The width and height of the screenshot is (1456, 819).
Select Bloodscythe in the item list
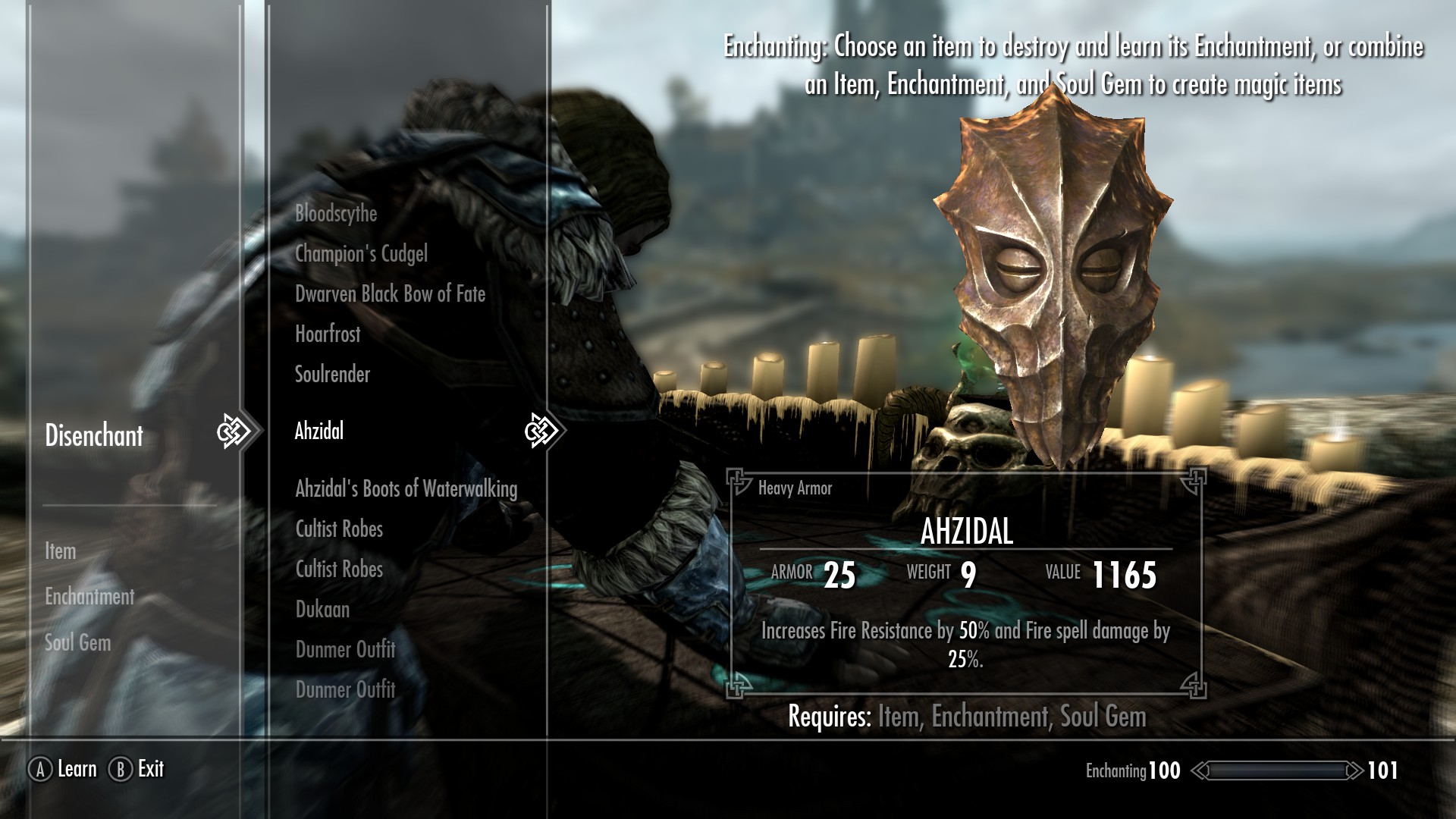click(x=336, y=214)
